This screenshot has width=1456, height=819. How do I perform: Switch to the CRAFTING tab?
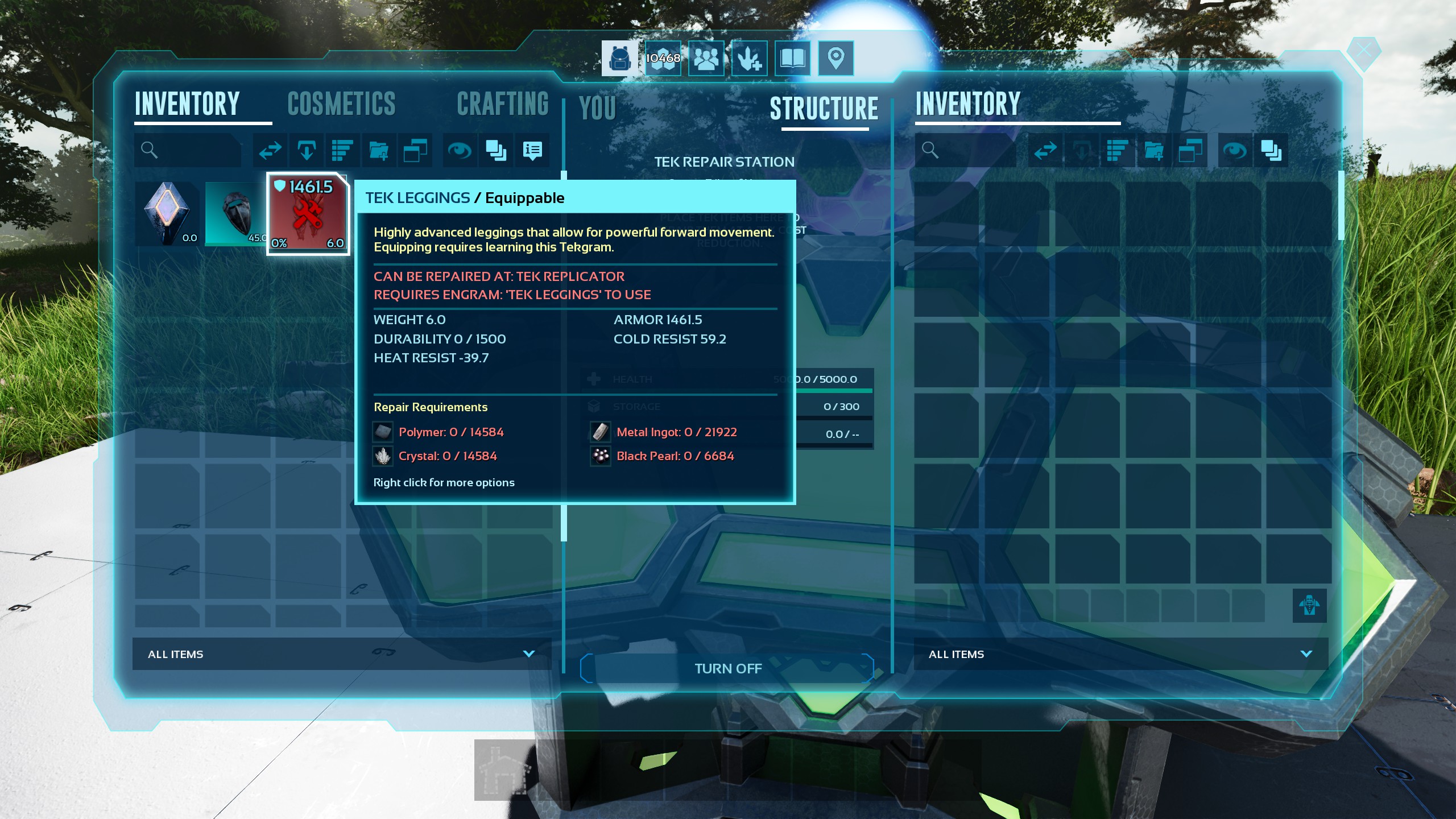503,104
